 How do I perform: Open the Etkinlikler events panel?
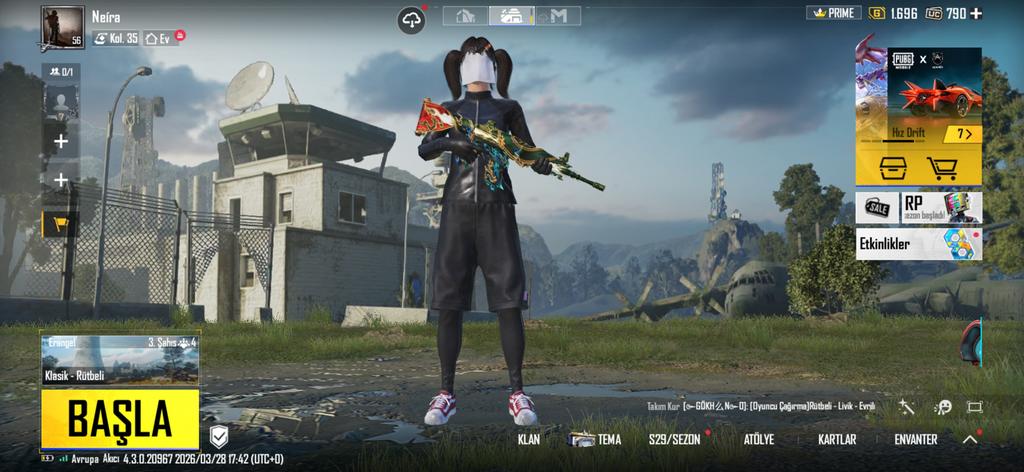pos(918,244)
